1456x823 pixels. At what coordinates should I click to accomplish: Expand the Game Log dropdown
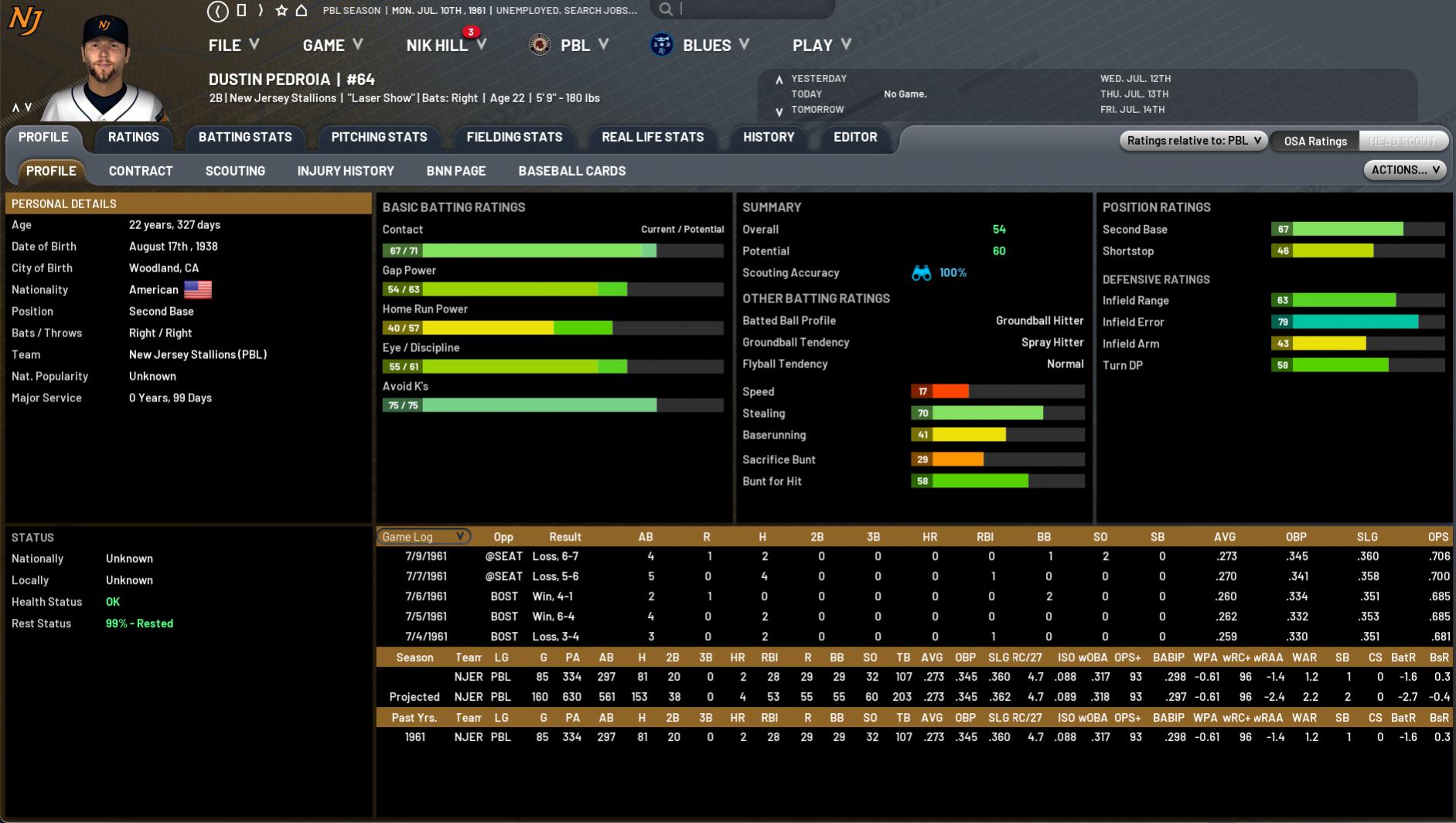pyautogui.click(x=423, y=537)
